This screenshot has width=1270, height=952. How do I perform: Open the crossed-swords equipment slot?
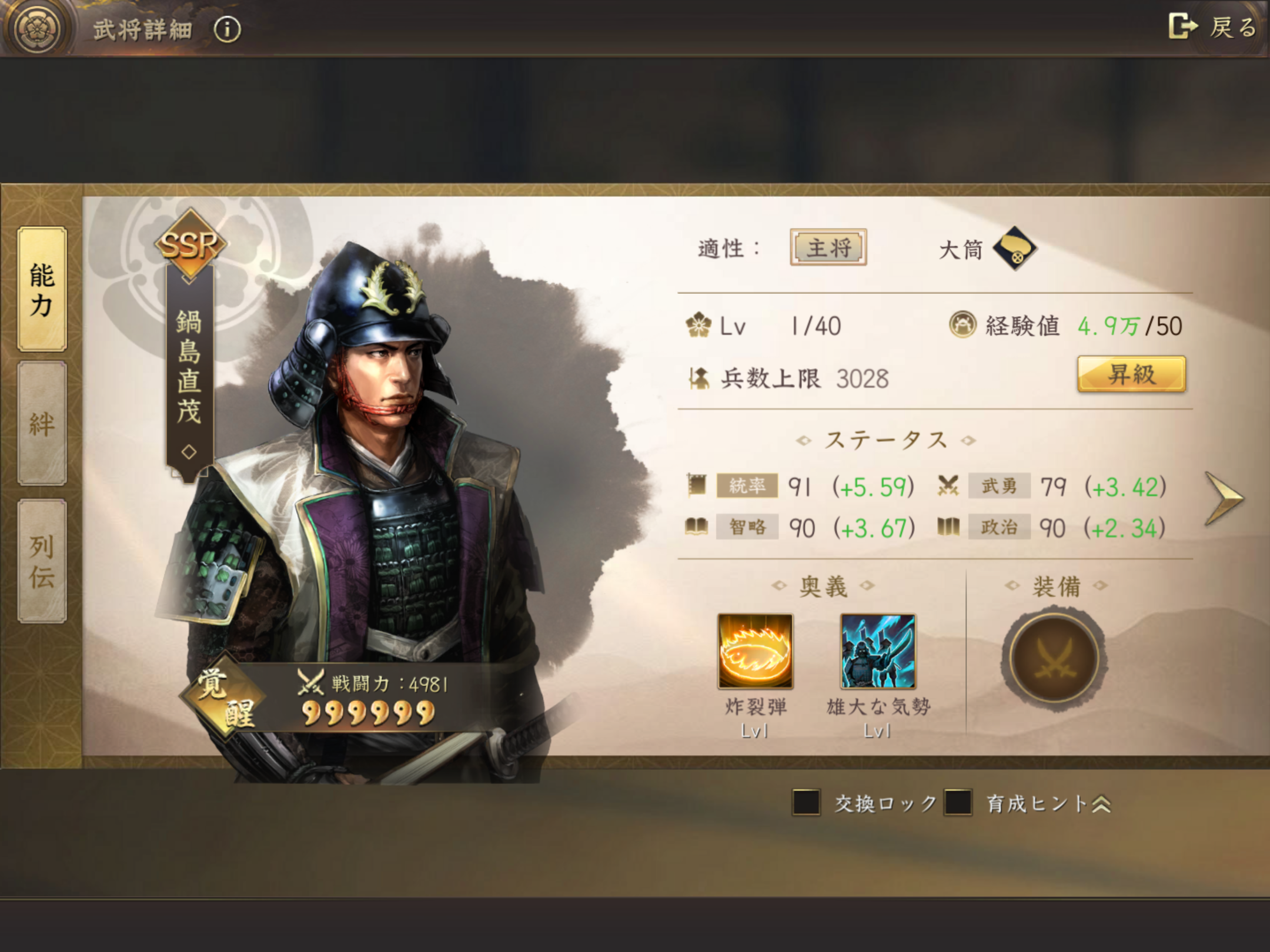(1054, 658)
